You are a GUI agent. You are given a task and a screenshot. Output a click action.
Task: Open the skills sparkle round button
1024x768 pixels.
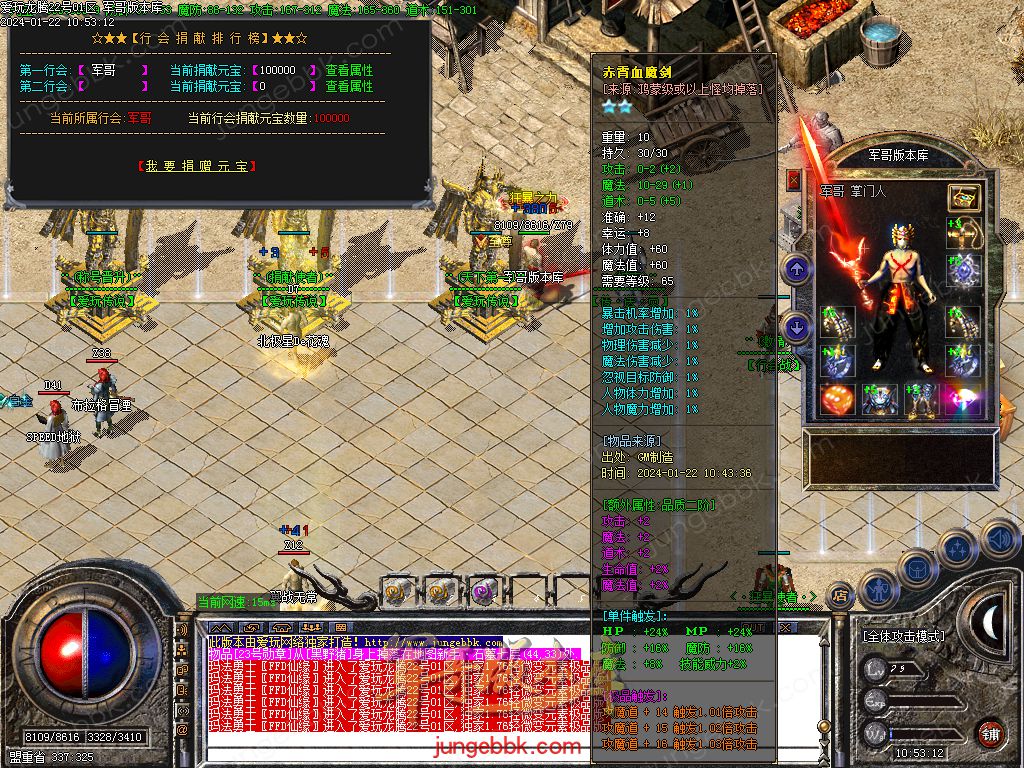point(957,548)
